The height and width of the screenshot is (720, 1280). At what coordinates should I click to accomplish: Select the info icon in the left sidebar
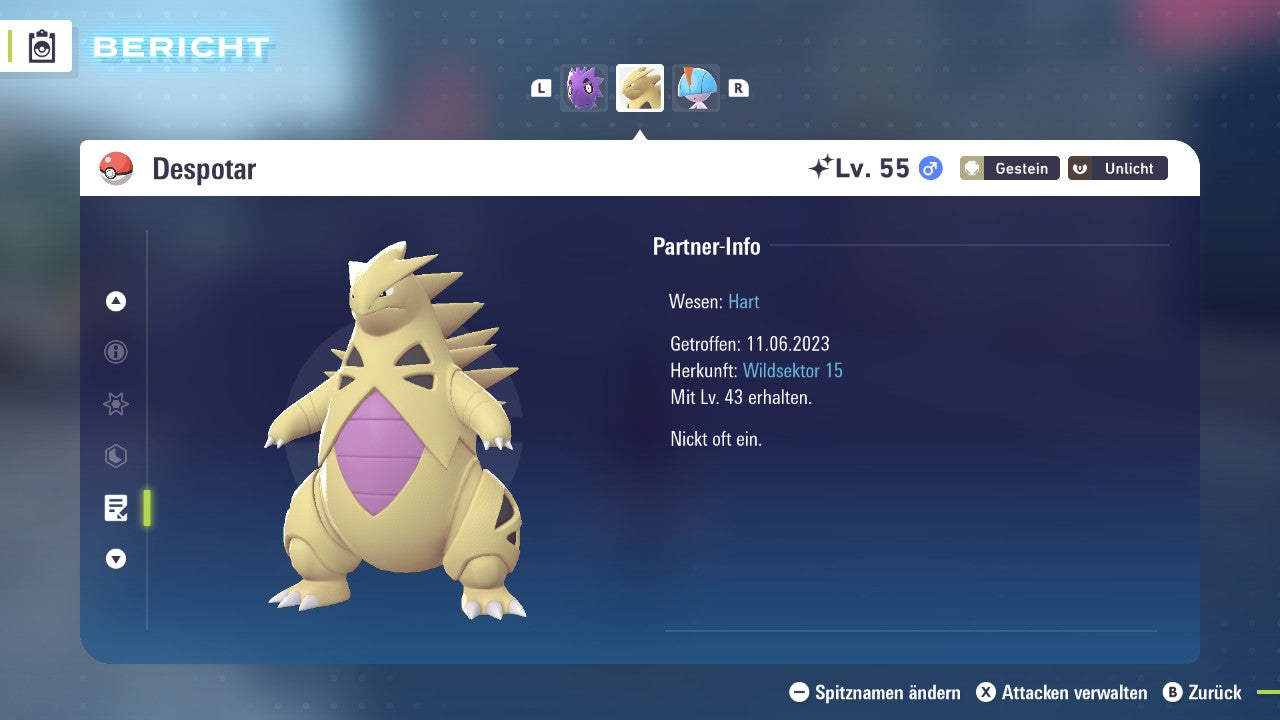click(115, 352)
